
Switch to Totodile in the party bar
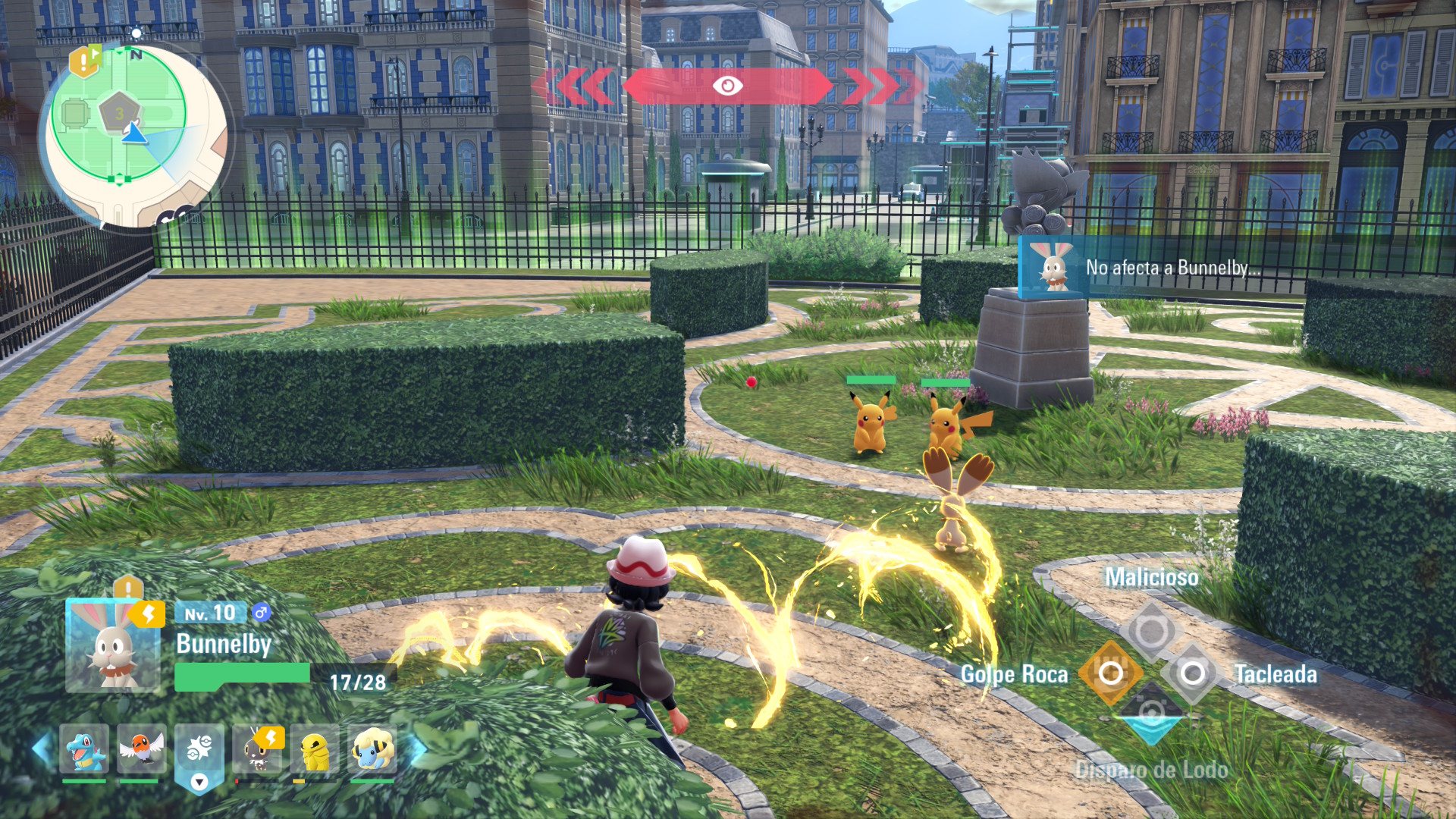tap(84, 750)
